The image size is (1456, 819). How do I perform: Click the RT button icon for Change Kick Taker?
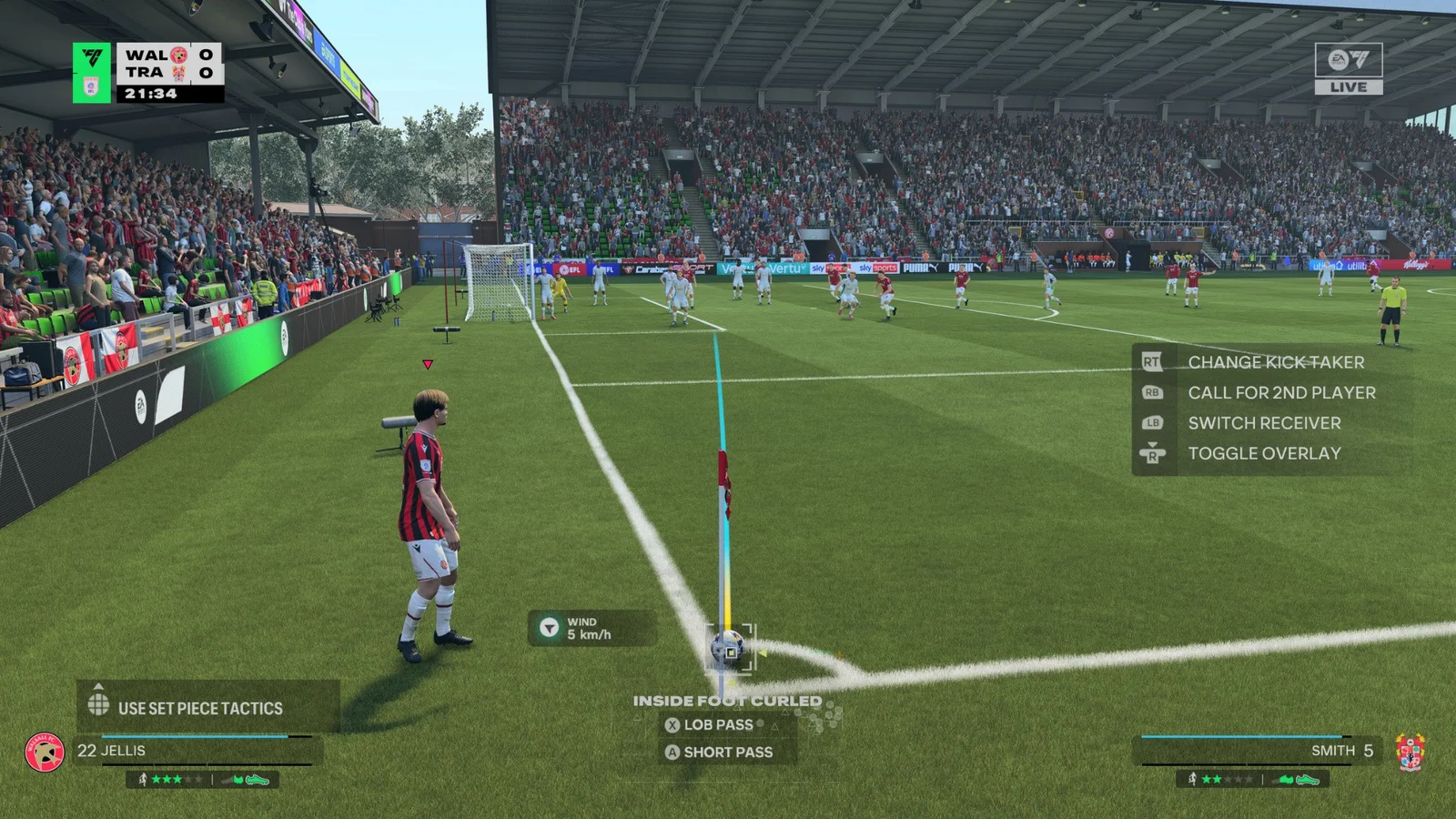tap(1152, 362)
